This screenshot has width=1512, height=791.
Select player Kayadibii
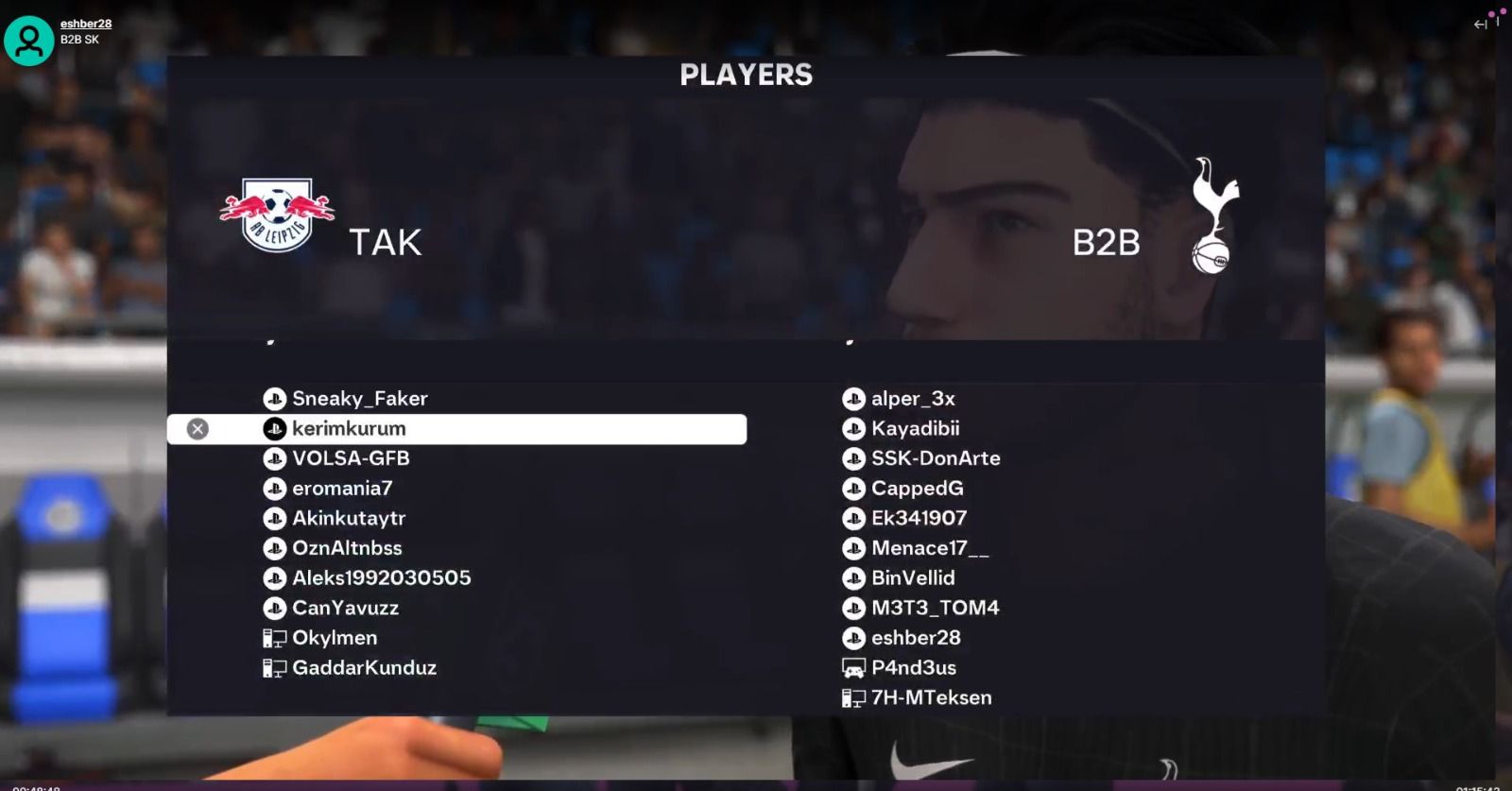click(x=915, y=429)
